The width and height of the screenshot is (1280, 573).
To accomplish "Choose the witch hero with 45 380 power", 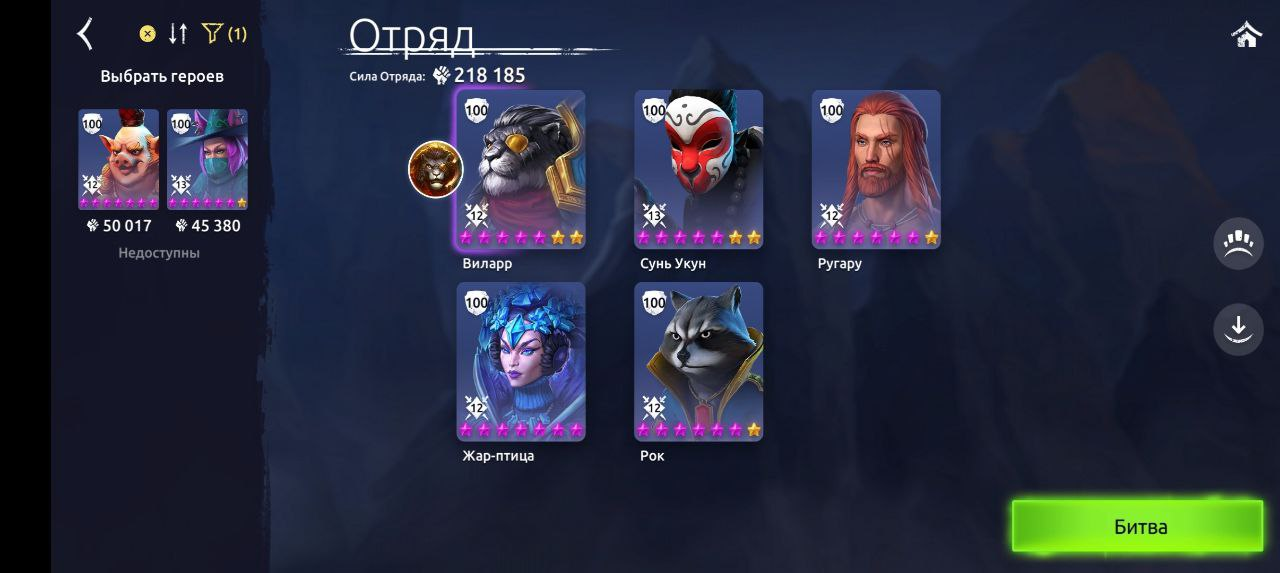I will pyautogui.click(x=207, y=159).
